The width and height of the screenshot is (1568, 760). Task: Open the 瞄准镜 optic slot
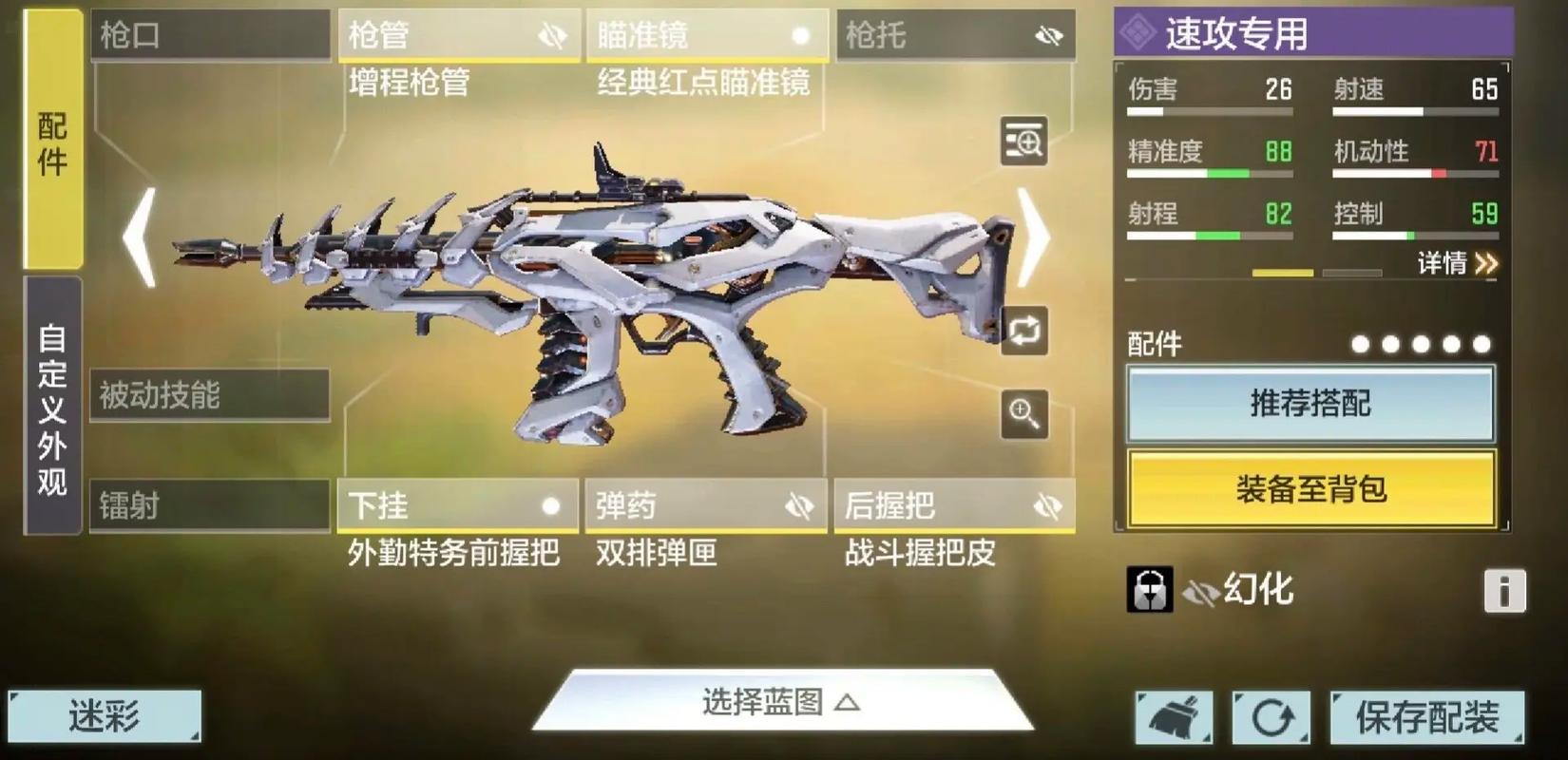(706, 36)
